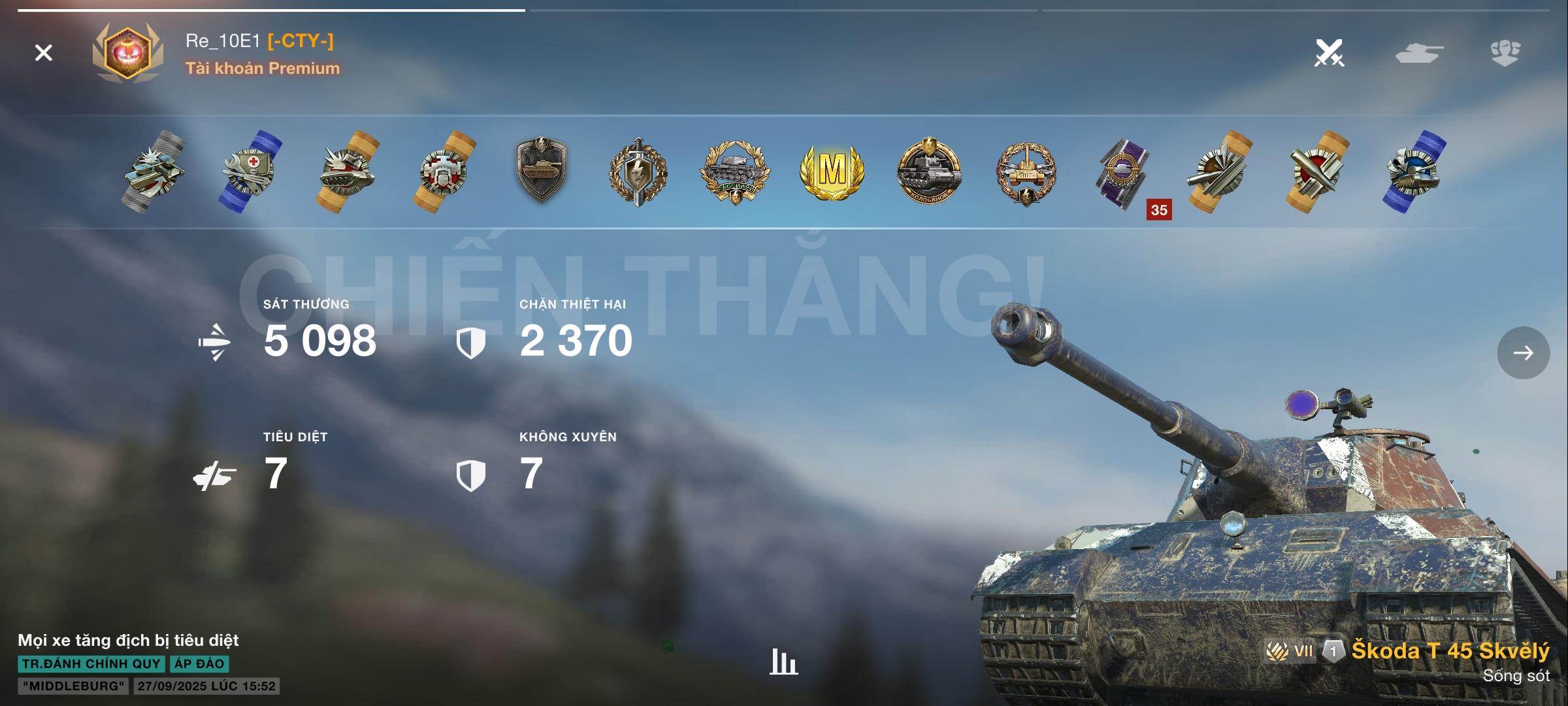The image size is (1568, 706).
Task: Inspect the red cross repair medal
Action: coord(251,171)
